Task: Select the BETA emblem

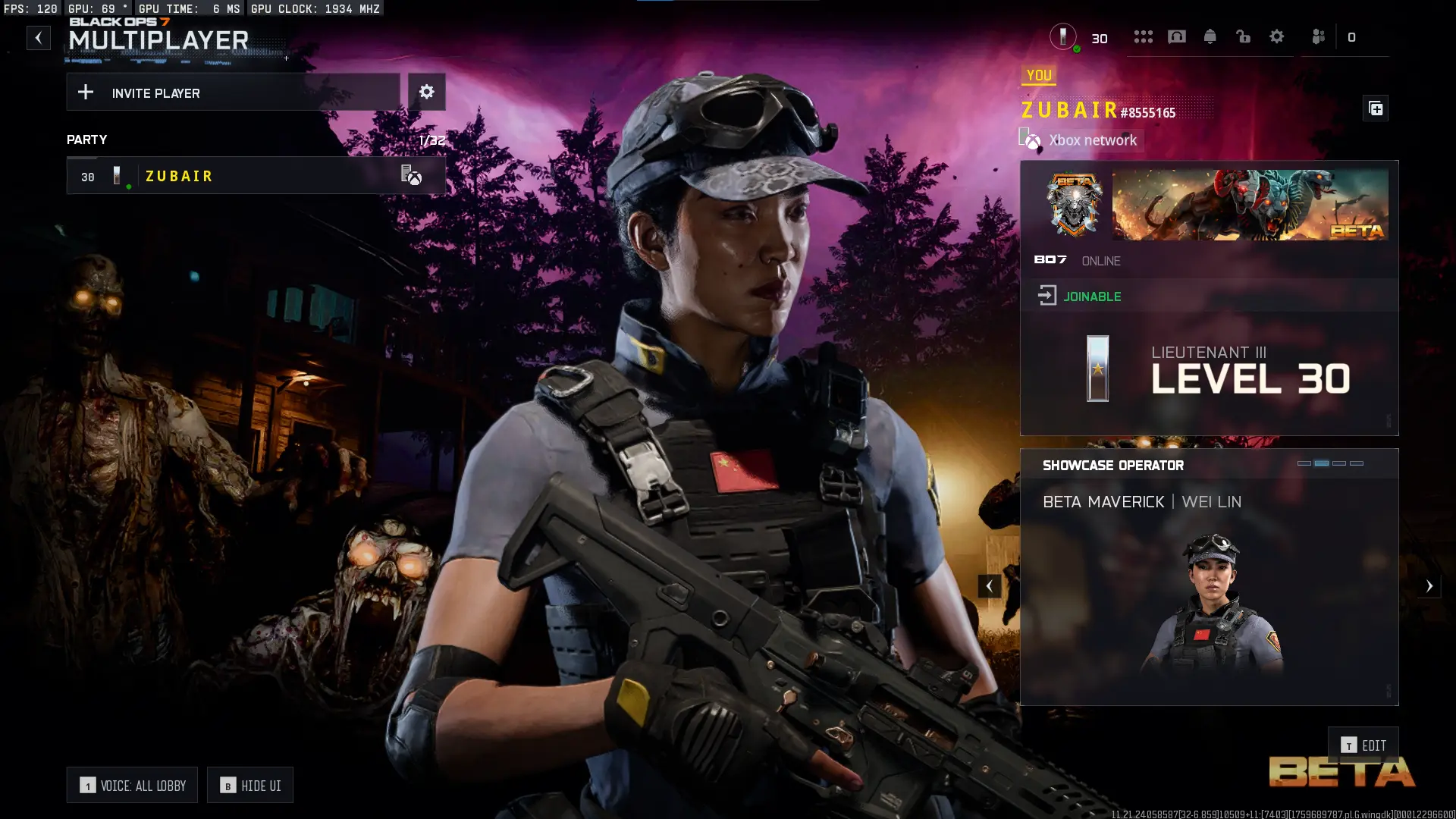Action: (x=1074, y=205)
